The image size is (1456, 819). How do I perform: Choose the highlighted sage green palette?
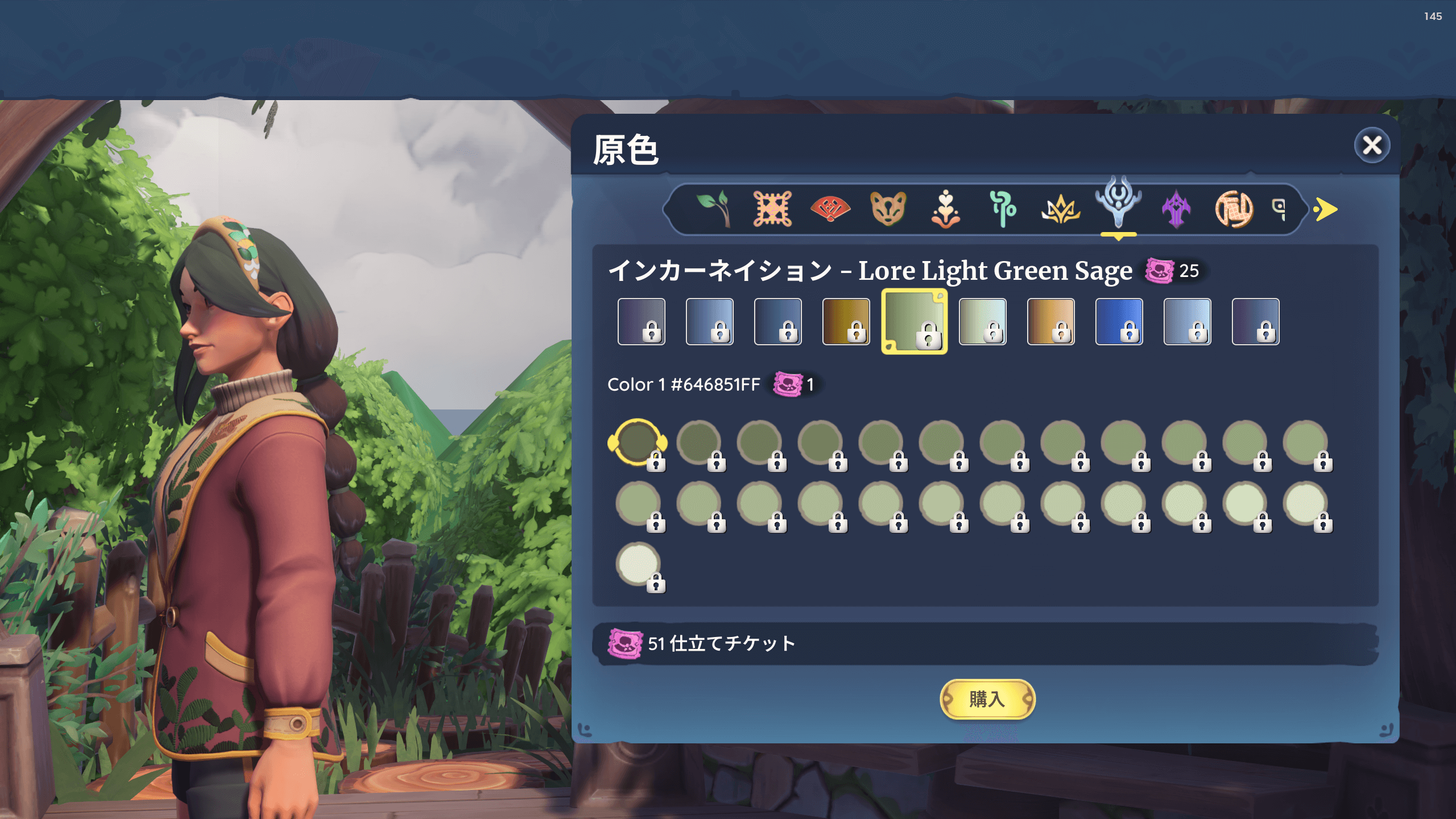(914, 321)
